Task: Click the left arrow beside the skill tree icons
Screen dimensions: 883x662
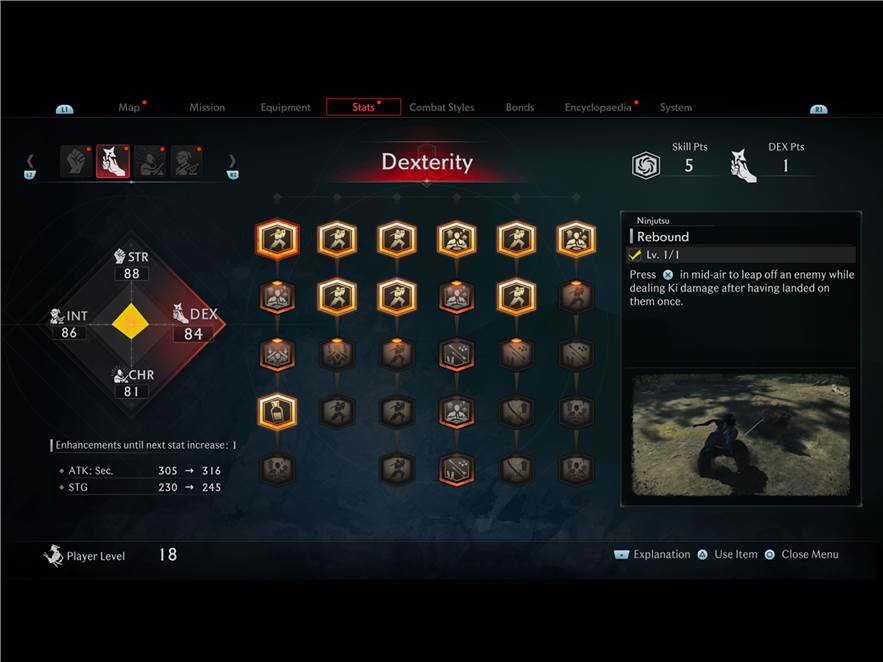Action: point(30,161)
